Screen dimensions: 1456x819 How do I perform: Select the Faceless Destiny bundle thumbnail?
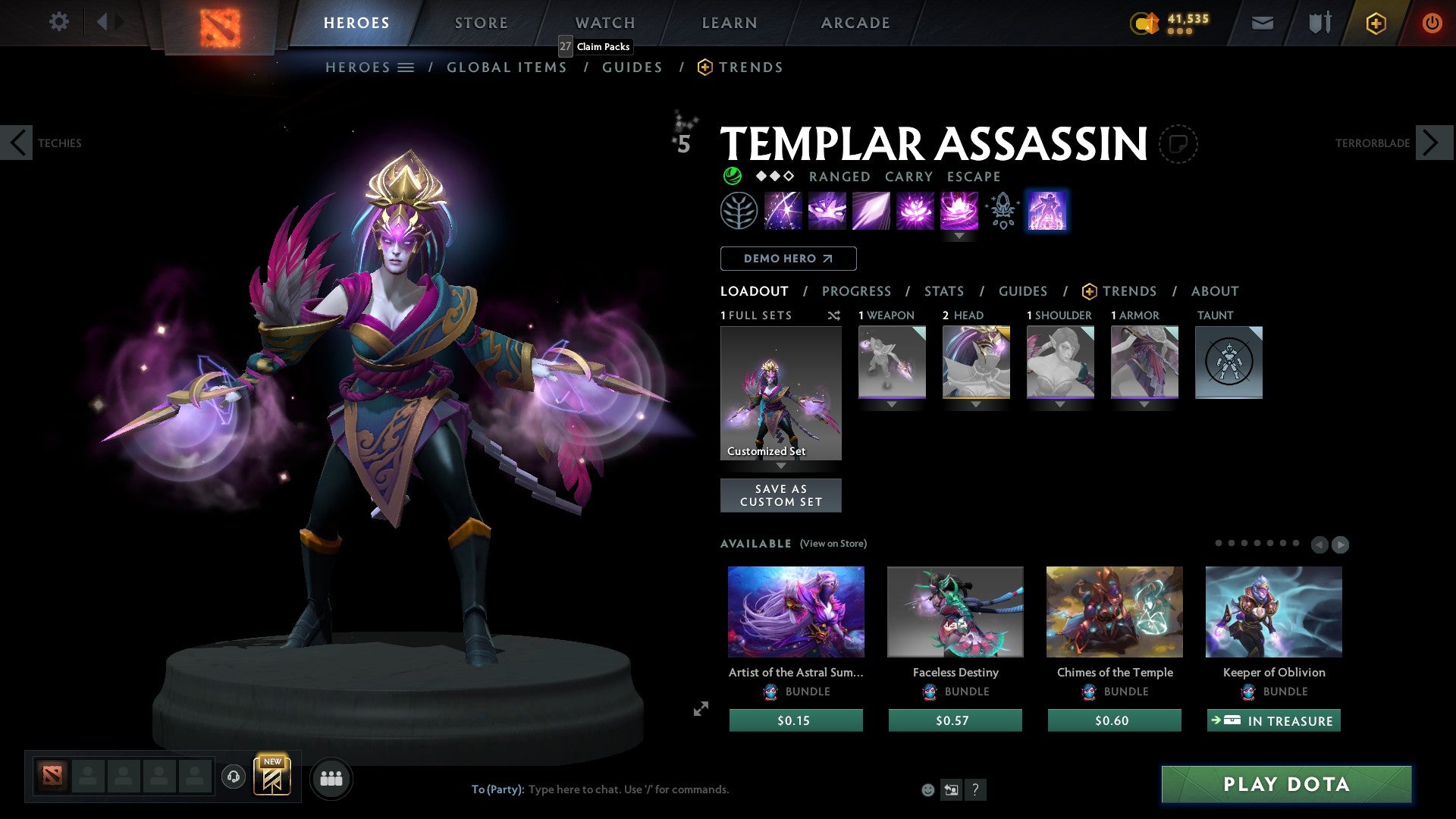coord(955,611)
